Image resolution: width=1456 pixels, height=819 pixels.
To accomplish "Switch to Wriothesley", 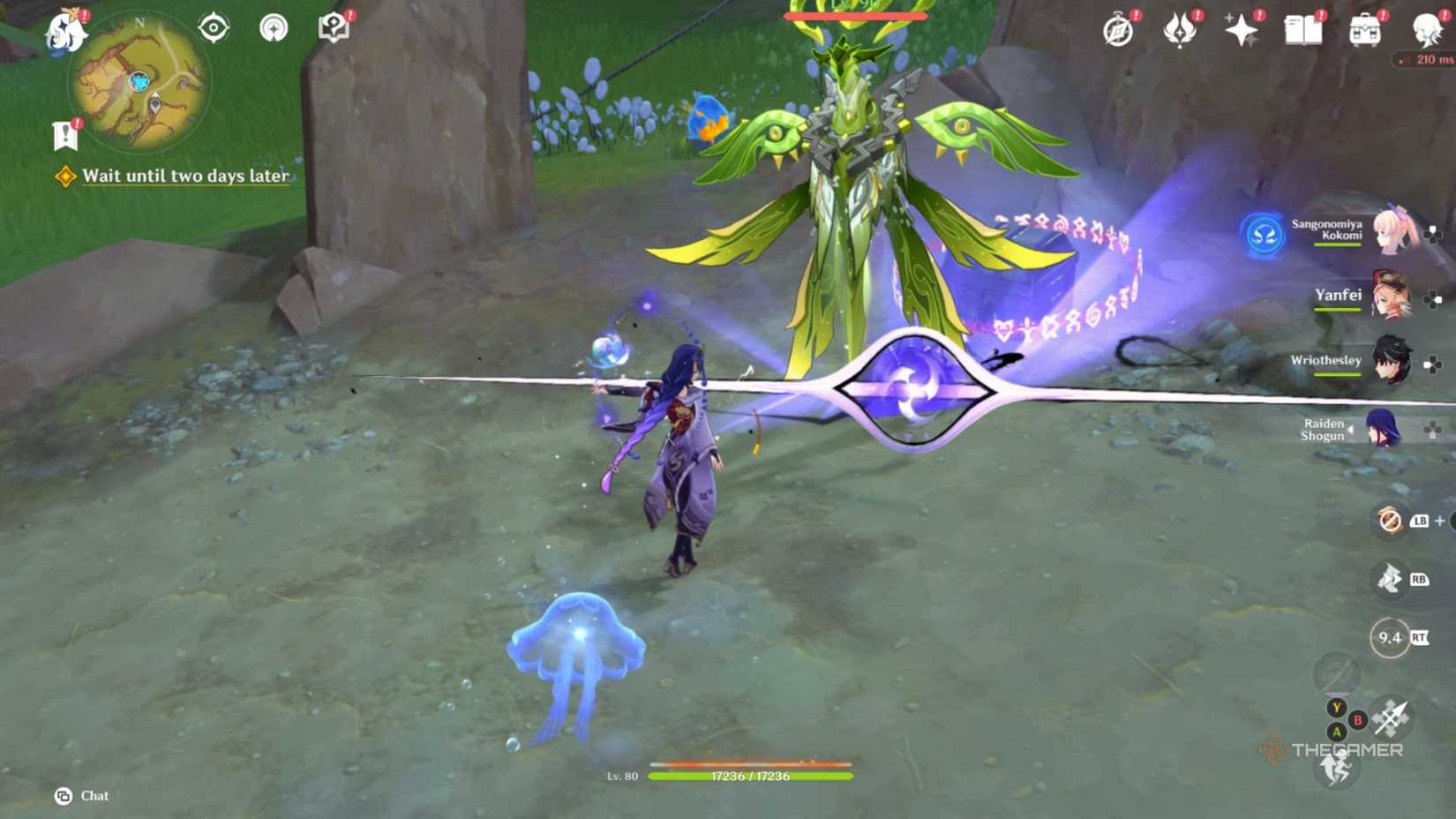I will click(1392, 362).
